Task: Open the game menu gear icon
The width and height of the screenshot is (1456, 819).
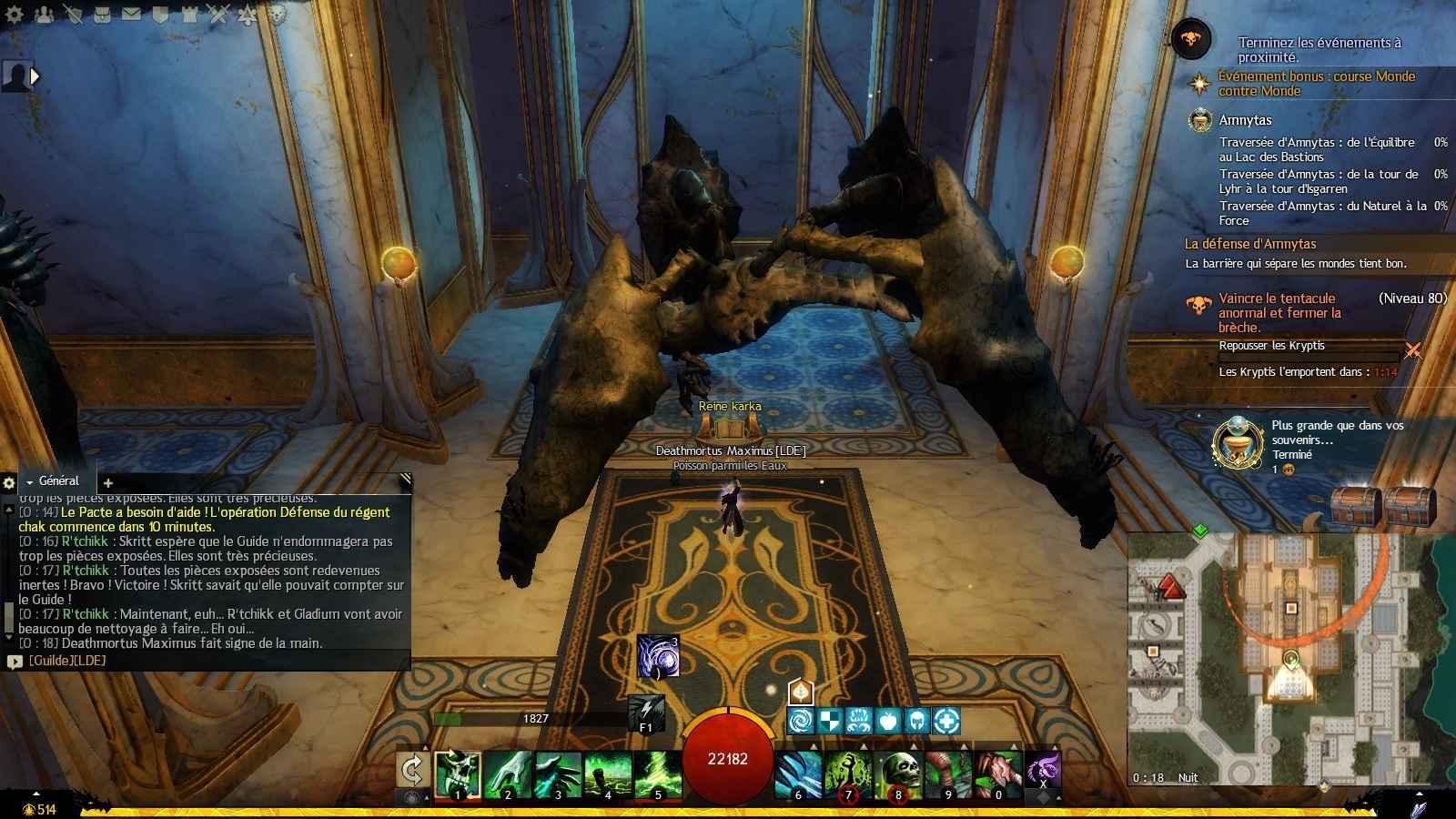Action: coord(15,14)
